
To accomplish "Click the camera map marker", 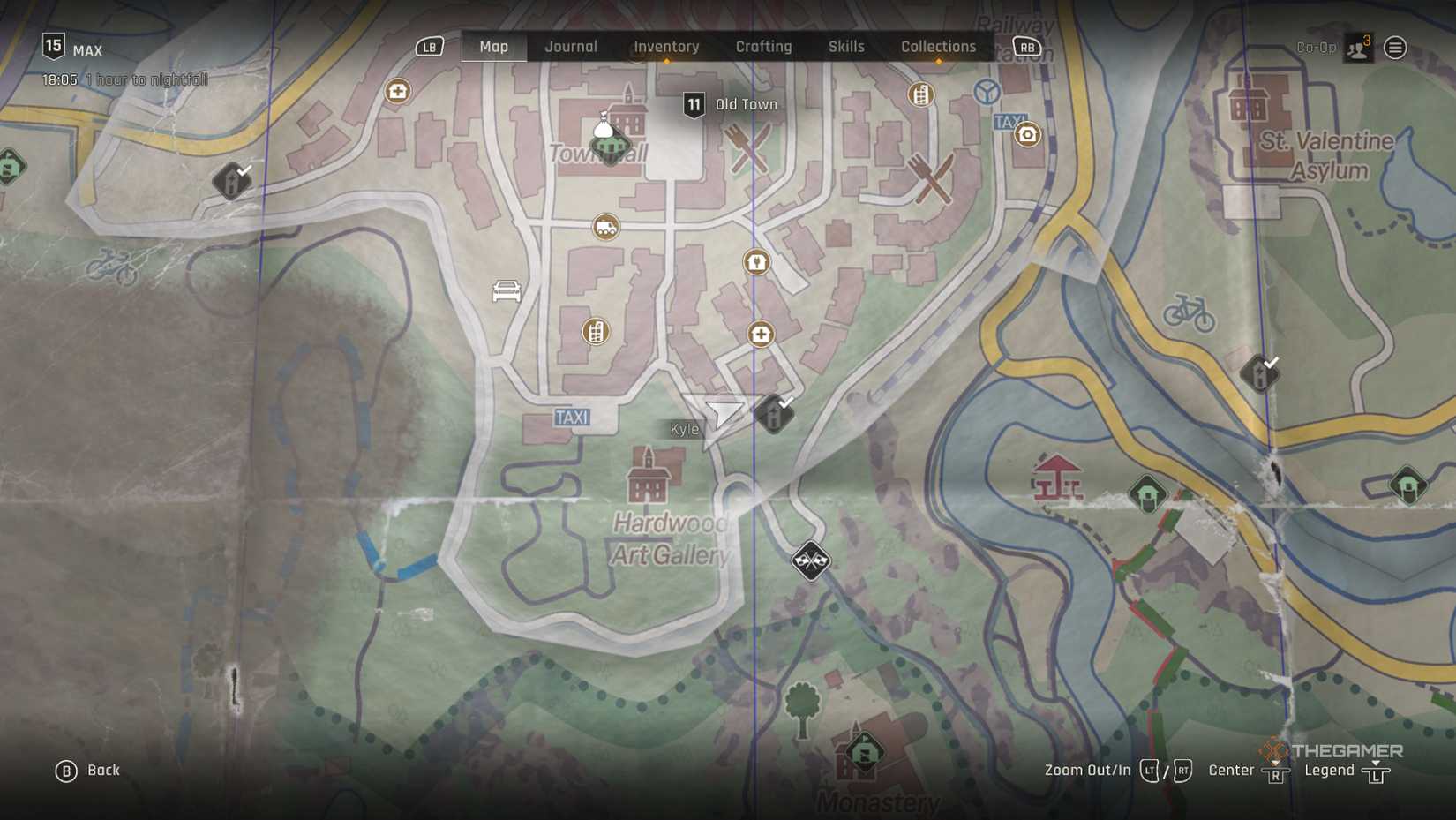I will (x=1027, y=135).
